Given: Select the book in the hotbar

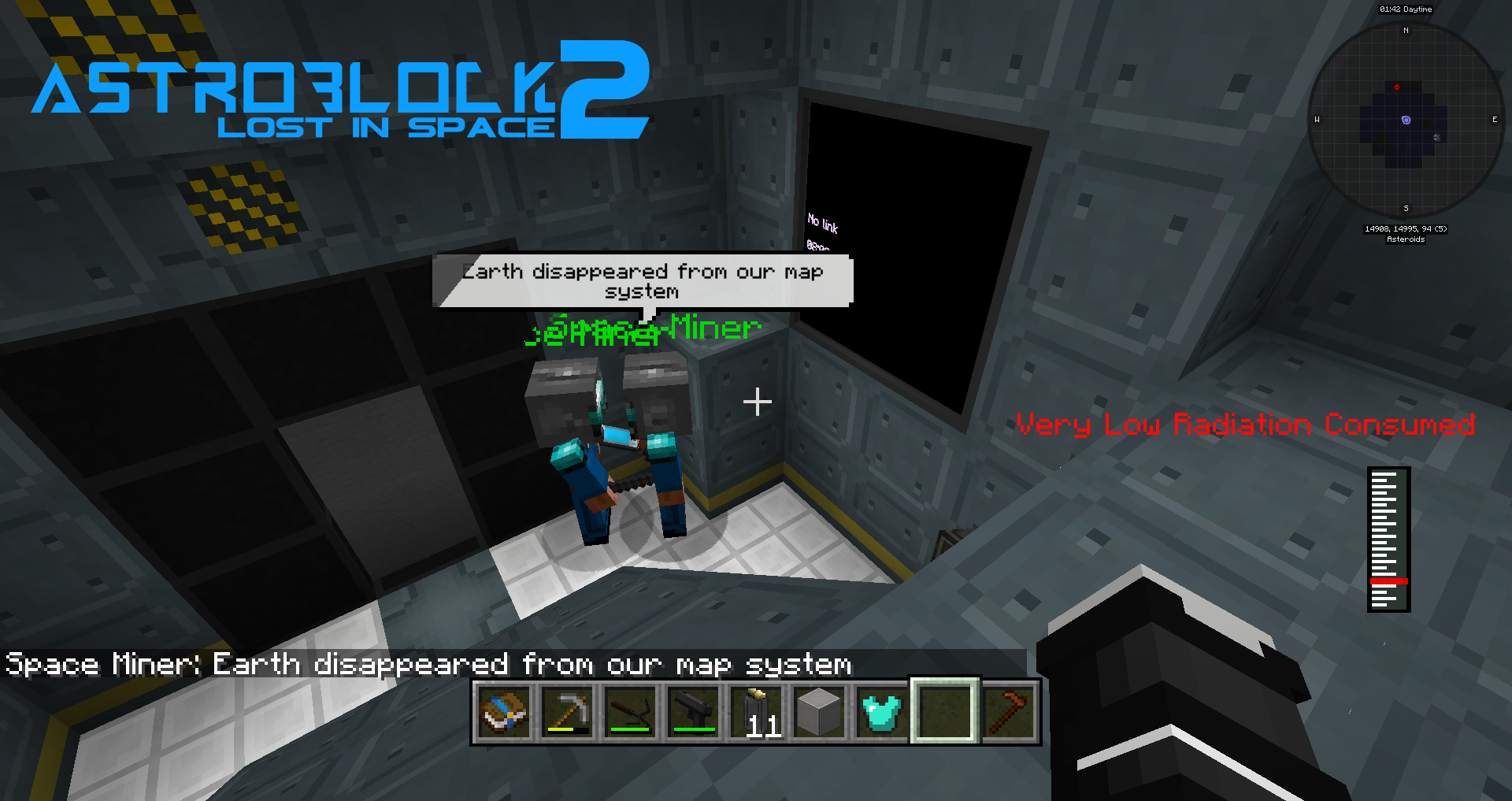Looking at the screenshot, I should (504, 711).
